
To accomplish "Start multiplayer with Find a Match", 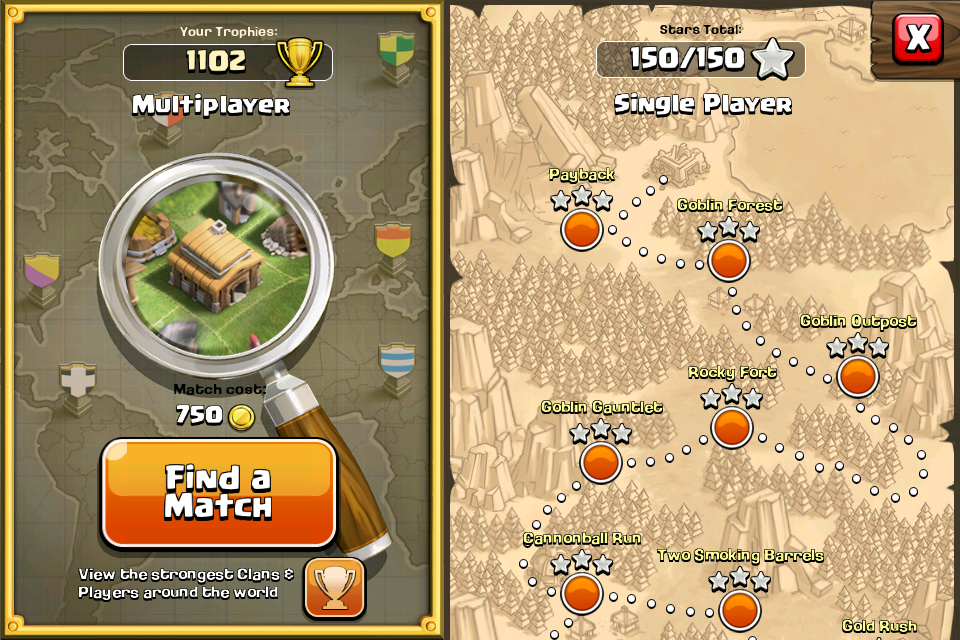I will coord(218,493).
